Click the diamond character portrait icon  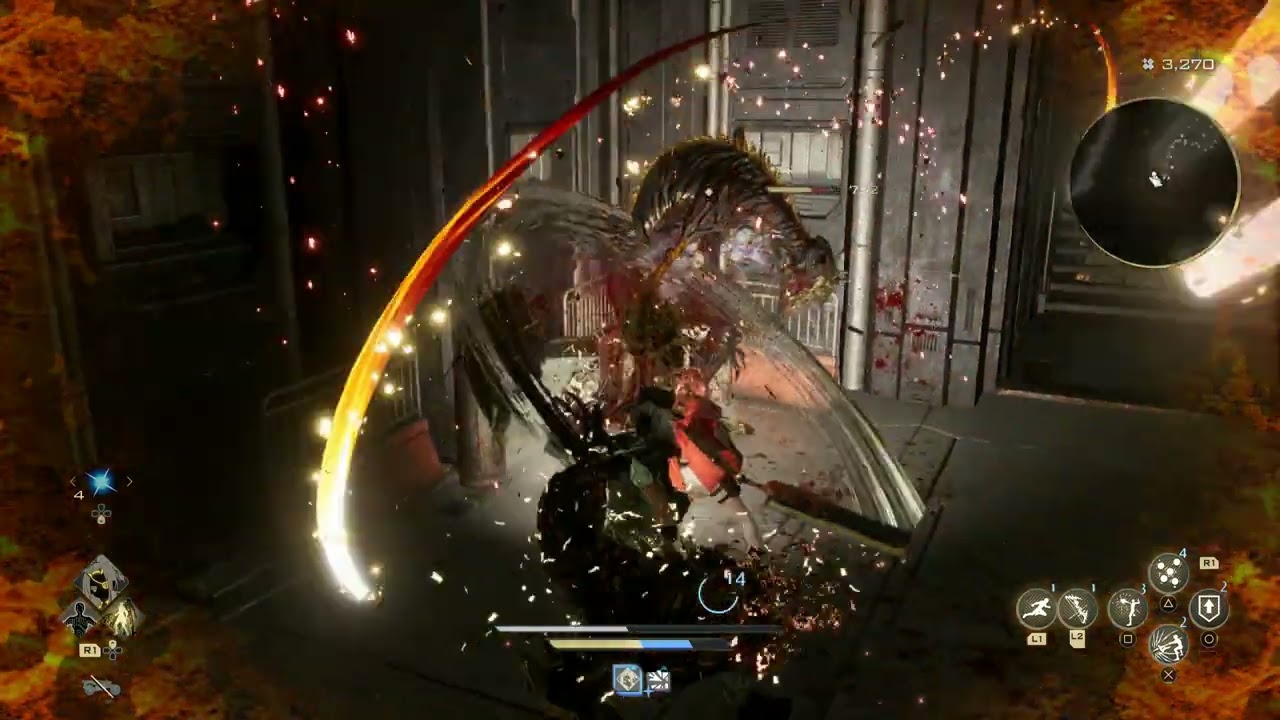[x=103, y=583]
